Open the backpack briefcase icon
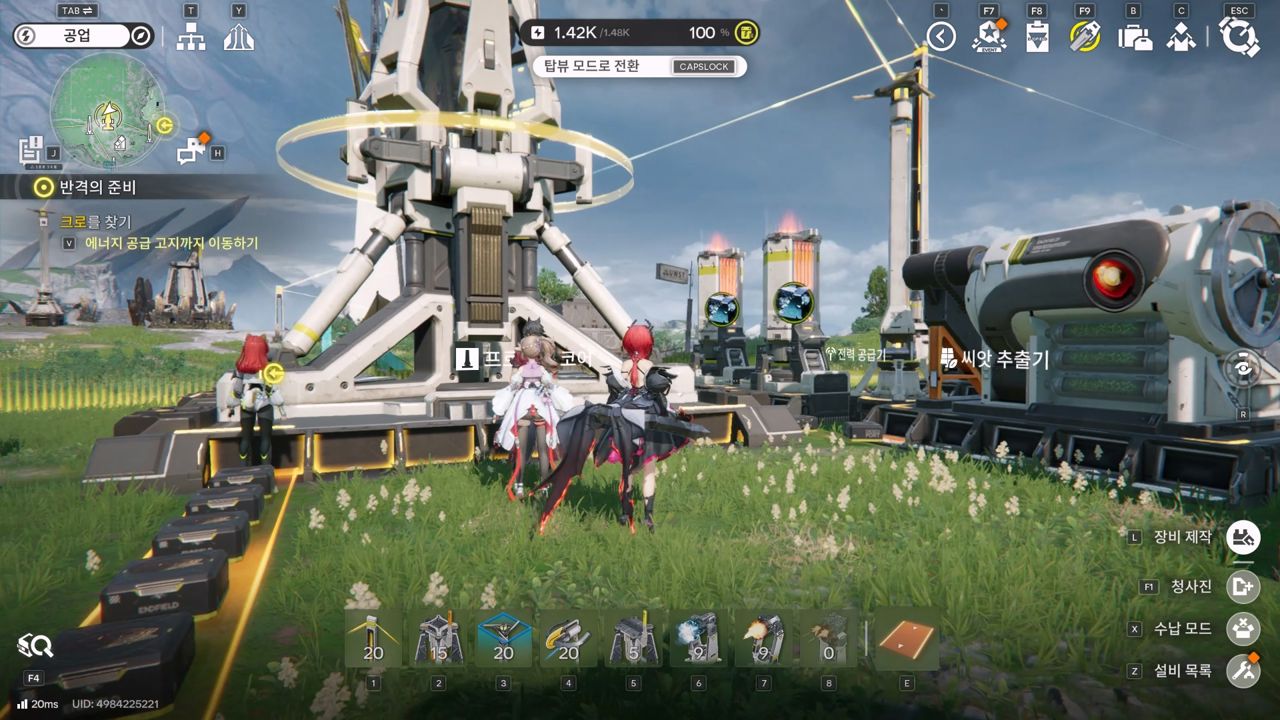 (x=1134, y=38)
